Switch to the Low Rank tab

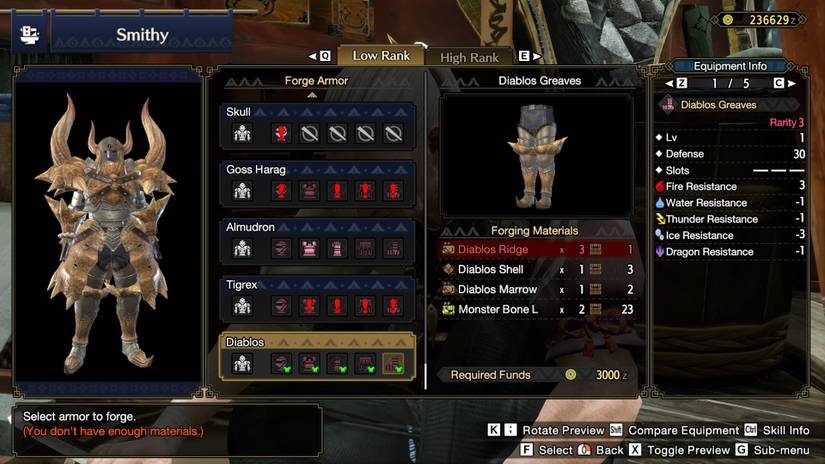point(380,56)
